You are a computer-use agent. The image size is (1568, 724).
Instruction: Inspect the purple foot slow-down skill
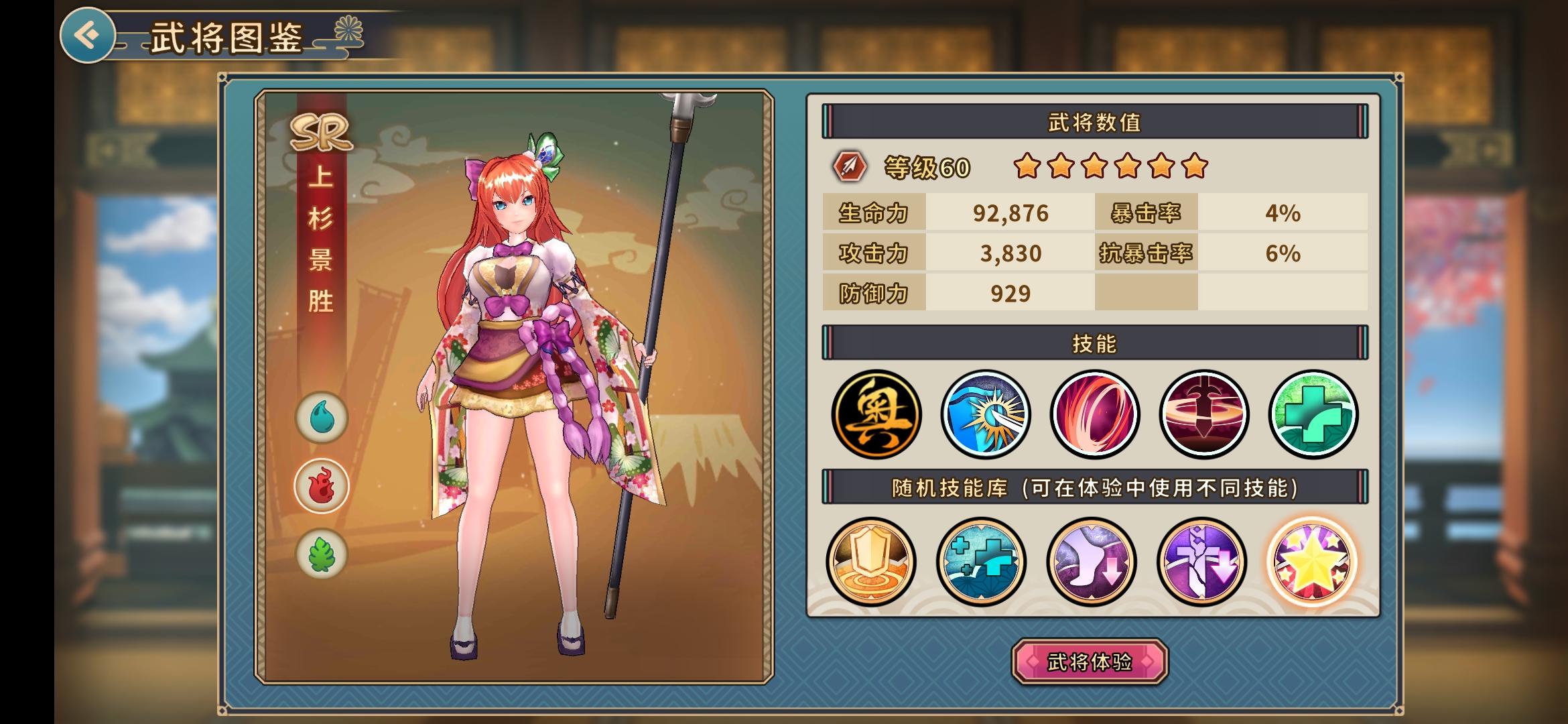(x=1091, y=561)
